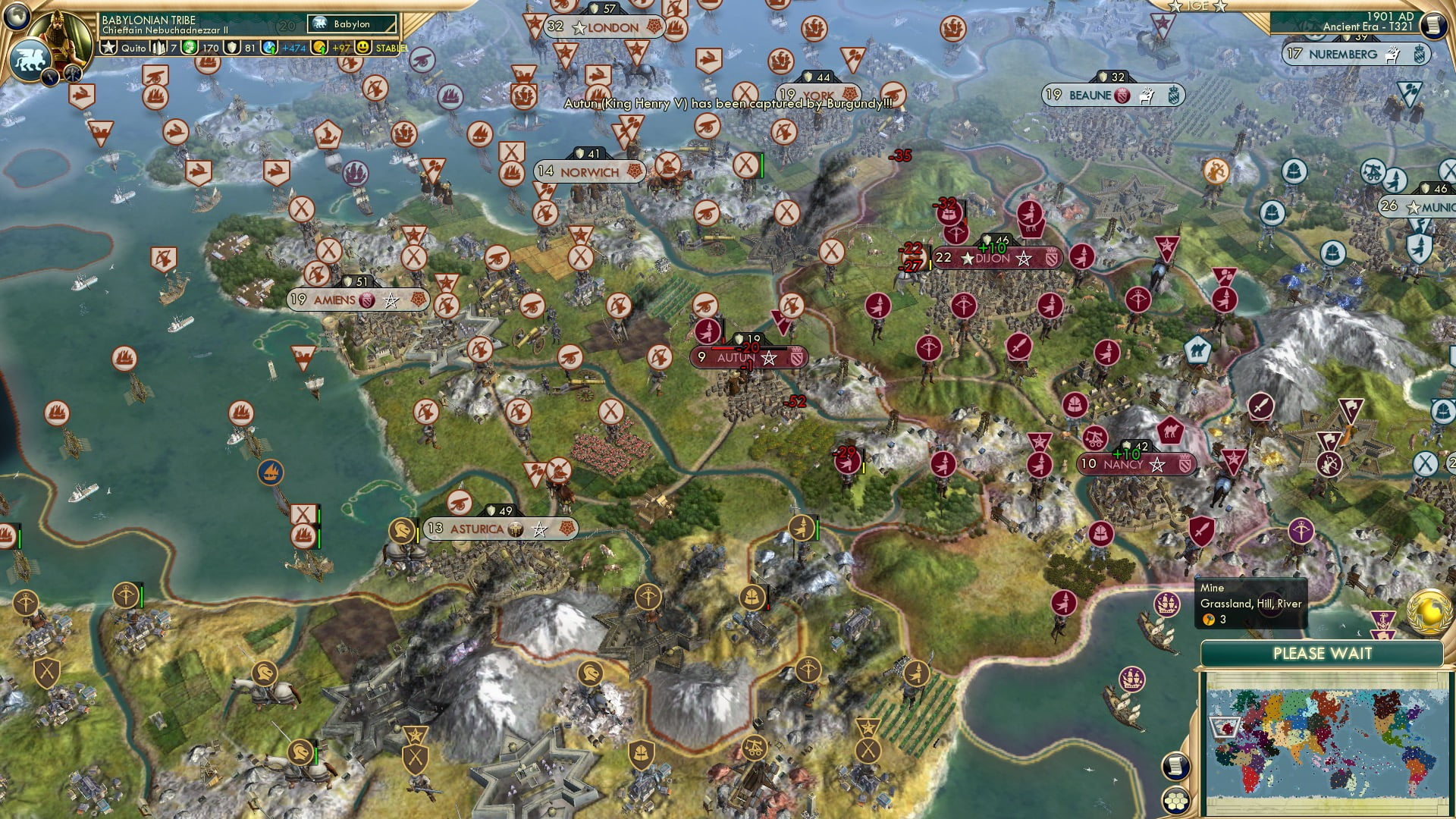The image size is (1456, 819).
Task: Toggle strategic view with the hexagon minimap icon
Action: pos(1177,802)
